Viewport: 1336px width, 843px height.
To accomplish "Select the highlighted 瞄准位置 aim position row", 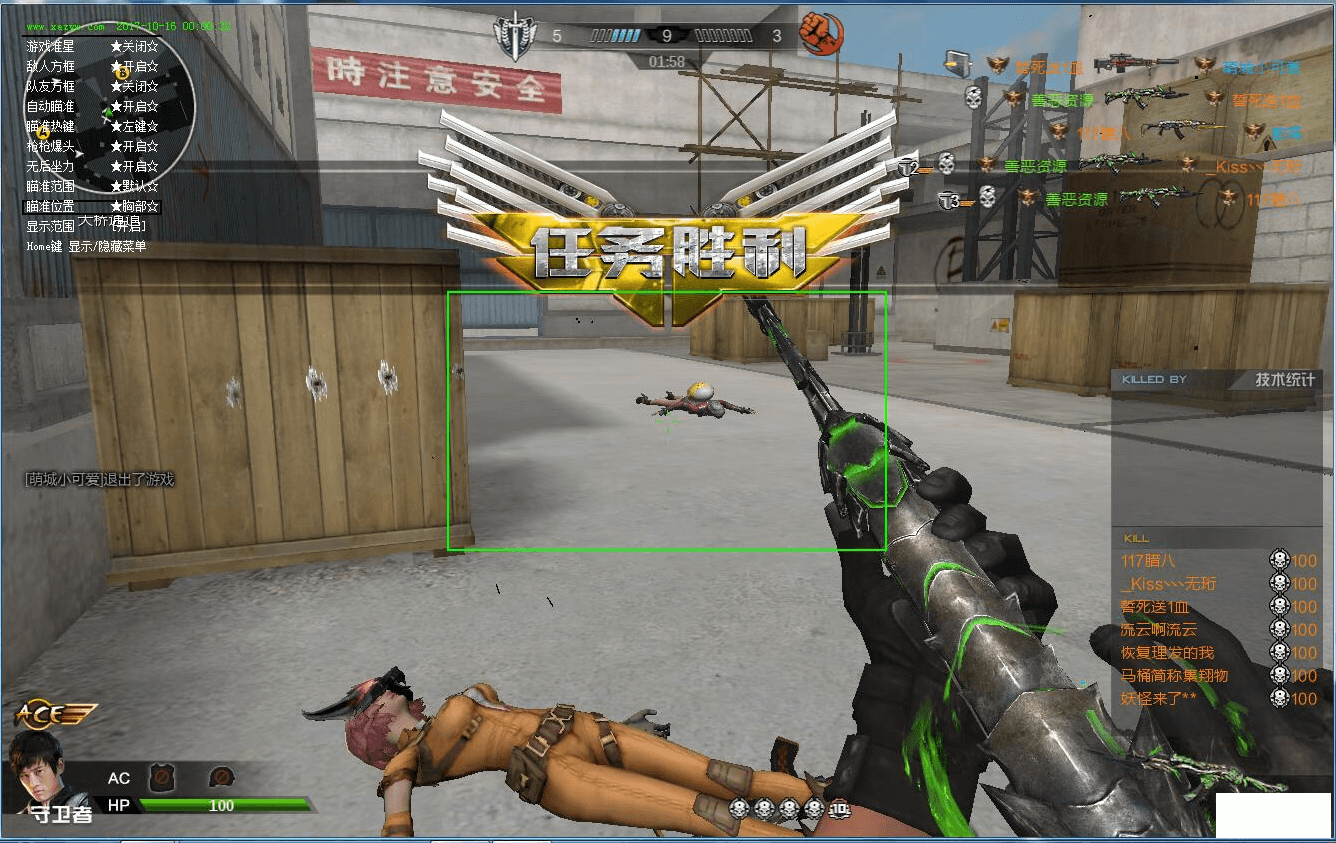I will (92, 206).
